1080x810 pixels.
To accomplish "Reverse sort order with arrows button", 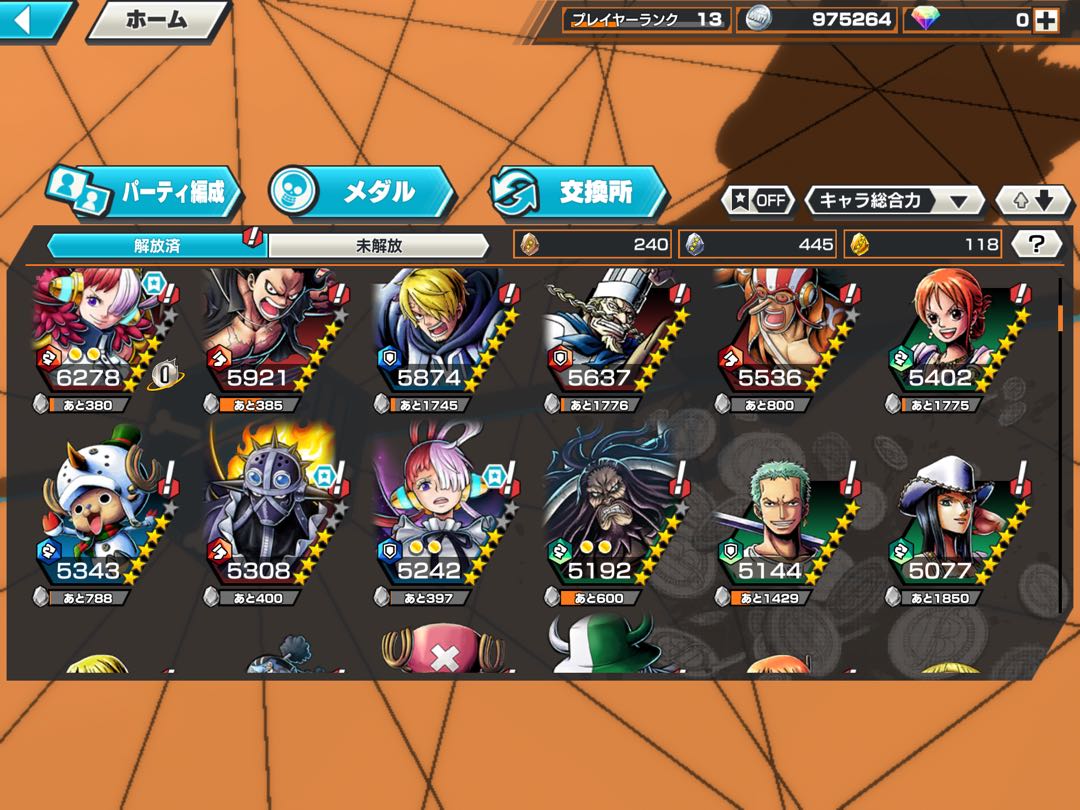I will 1033,200.
